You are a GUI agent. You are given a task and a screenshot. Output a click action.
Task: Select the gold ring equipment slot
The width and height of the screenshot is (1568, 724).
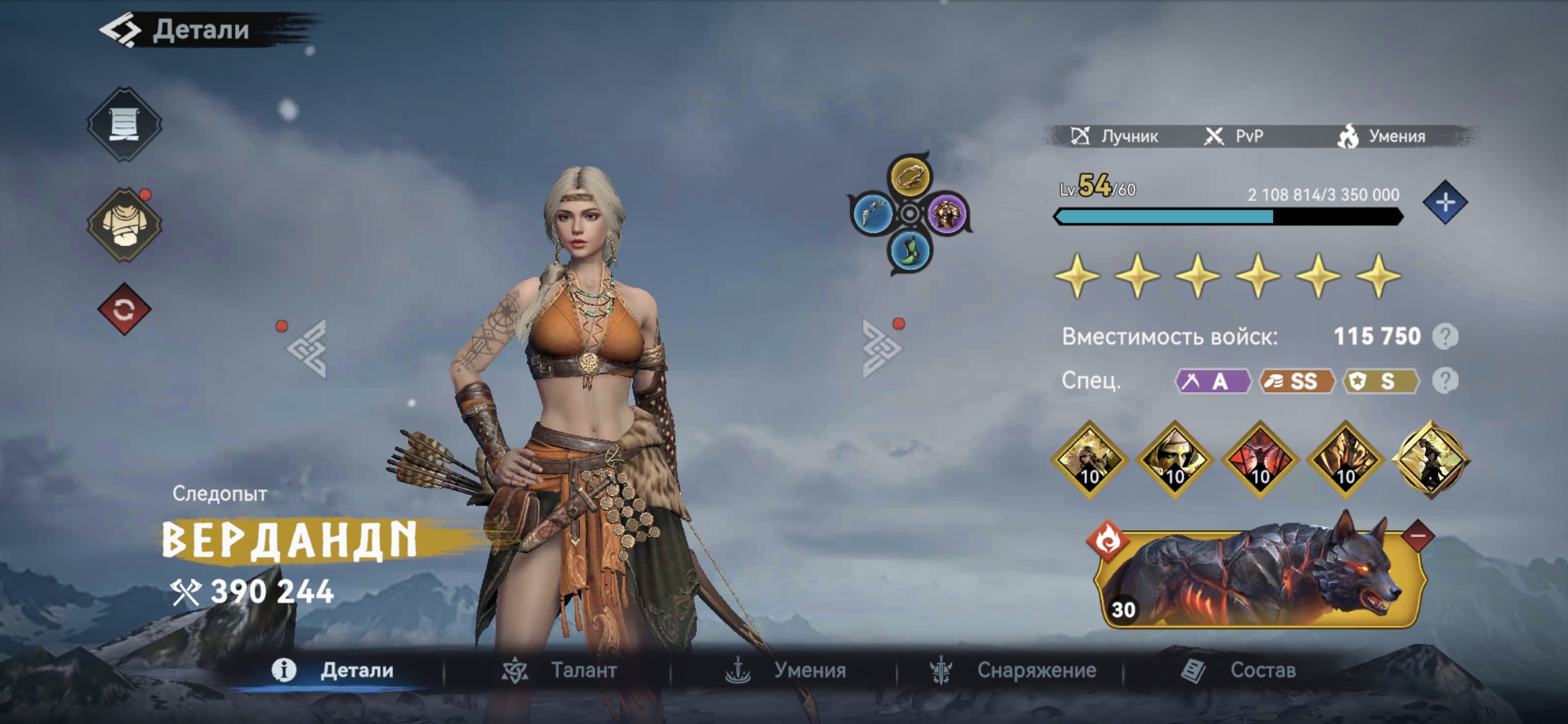click(909, 177)
